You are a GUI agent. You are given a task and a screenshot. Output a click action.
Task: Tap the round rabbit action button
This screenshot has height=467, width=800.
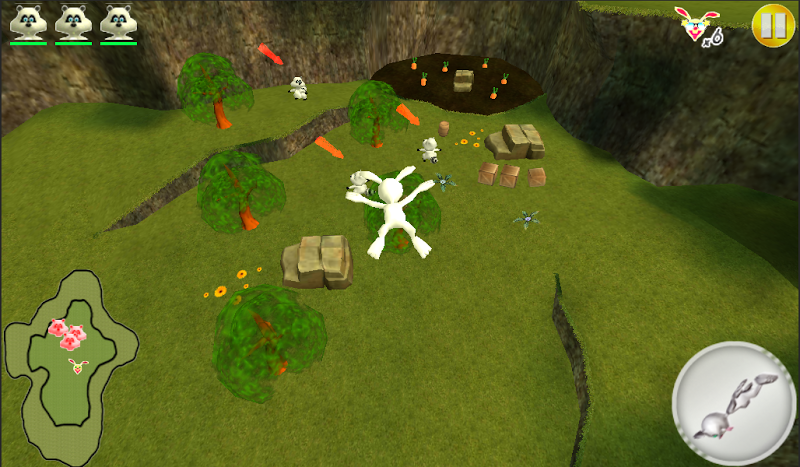click(733, 402)
